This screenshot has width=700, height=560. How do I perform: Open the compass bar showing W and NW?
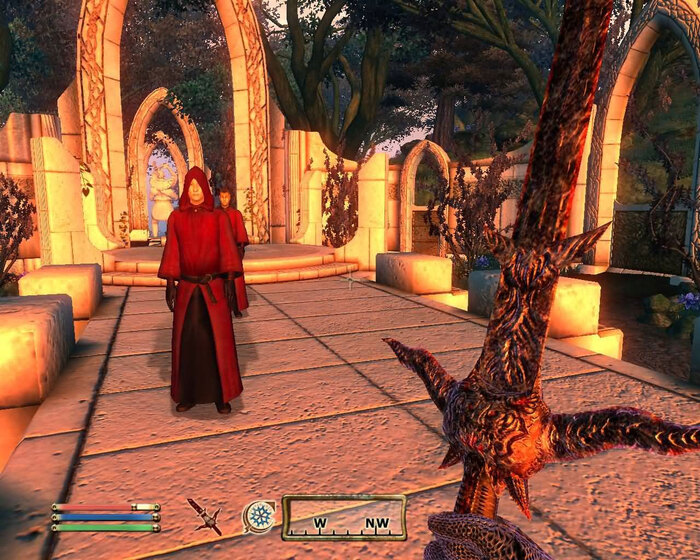point(343,517)
